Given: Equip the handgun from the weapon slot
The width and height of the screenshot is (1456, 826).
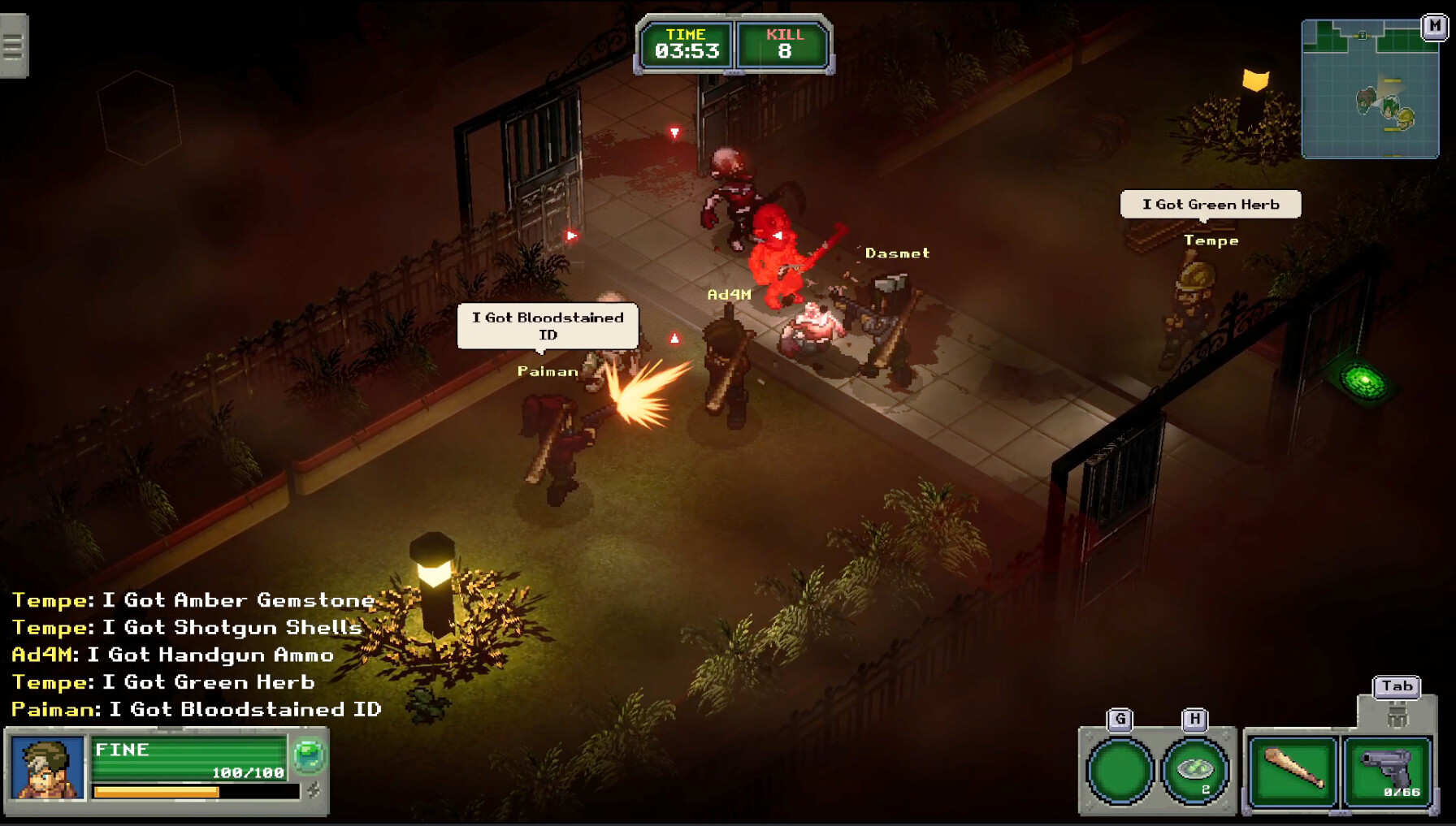Looking at the screenshot, I should click(1386, 769).
